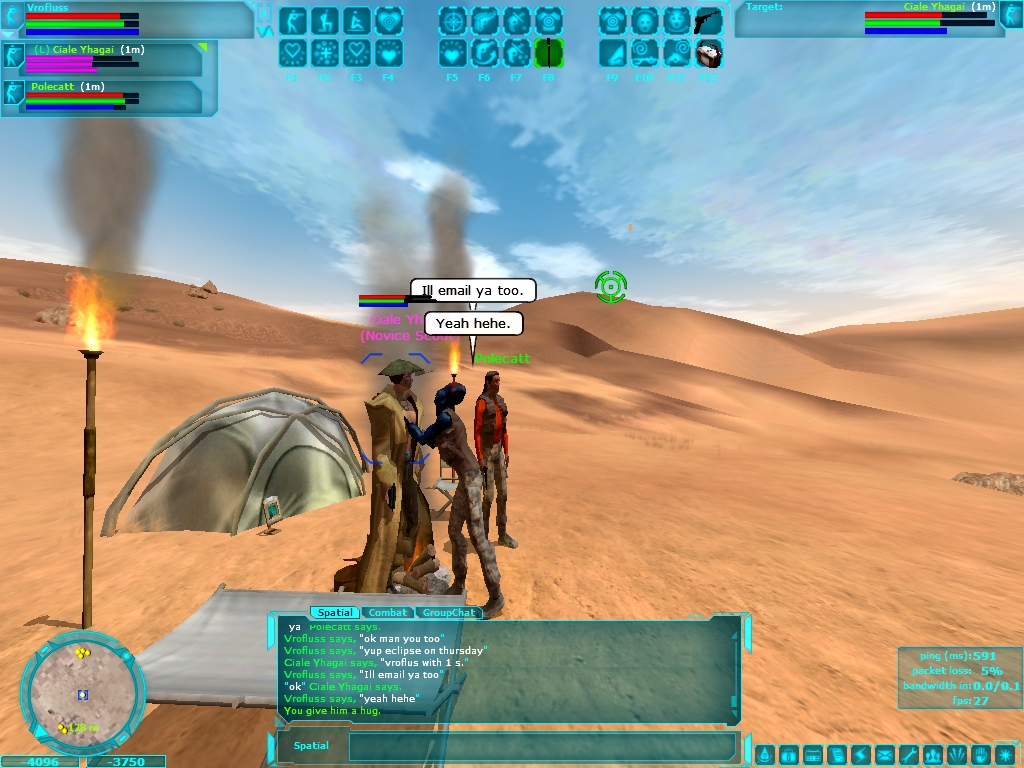Open the wrench options button
The width and height of the screenshot is (1024, 768).
[x=909, y=754]
